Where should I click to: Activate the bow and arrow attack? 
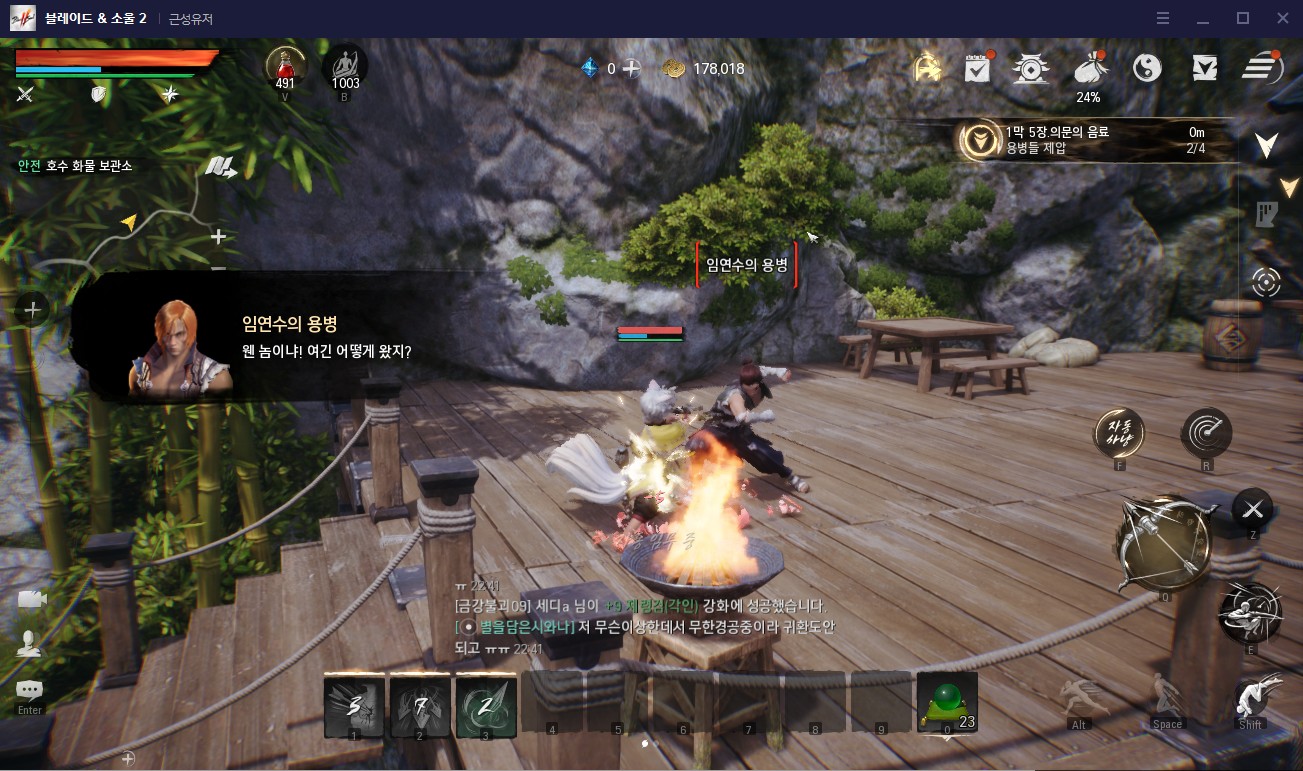(1163, 542)
